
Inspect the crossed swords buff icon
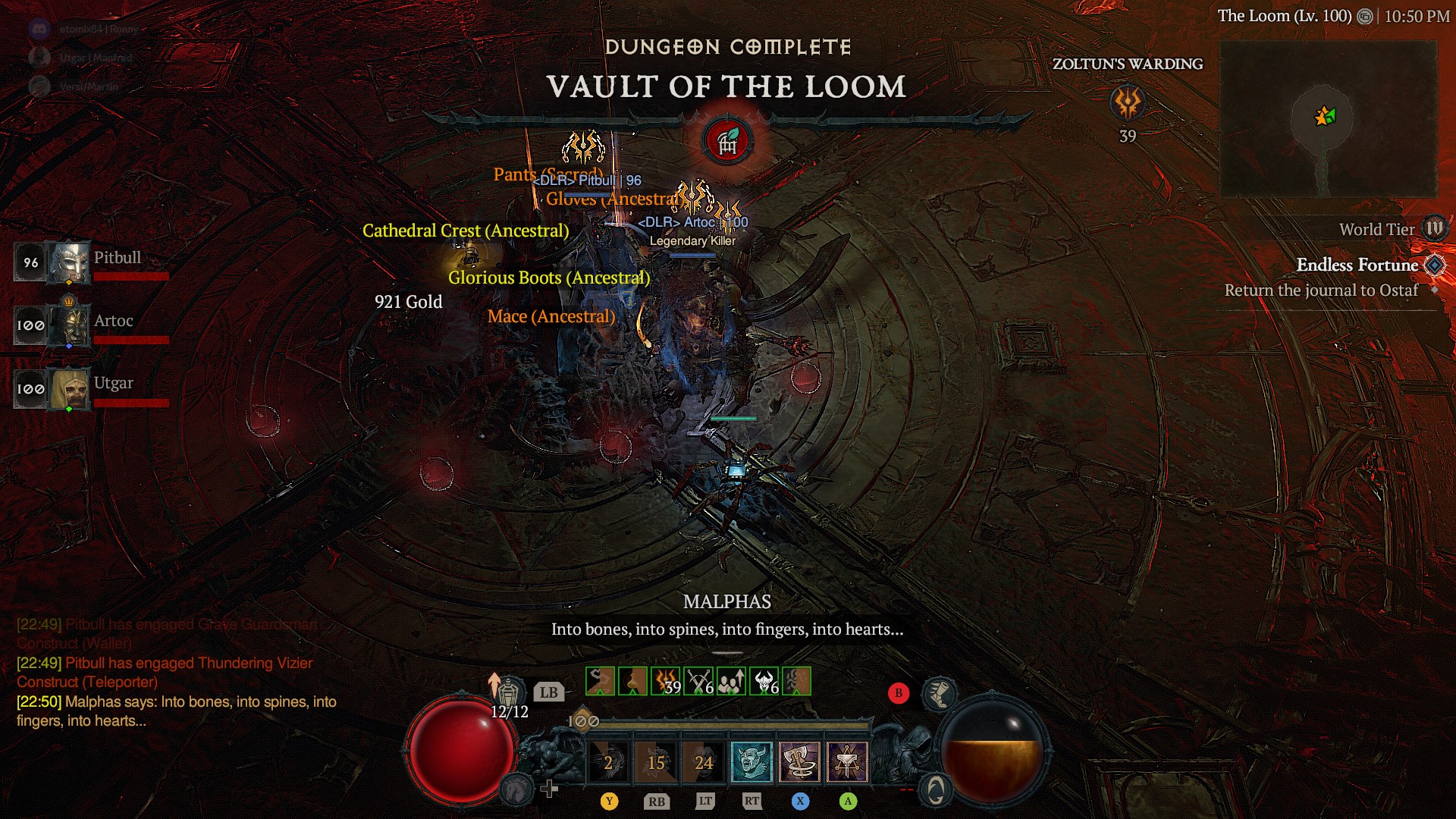(x=698, y=681)
